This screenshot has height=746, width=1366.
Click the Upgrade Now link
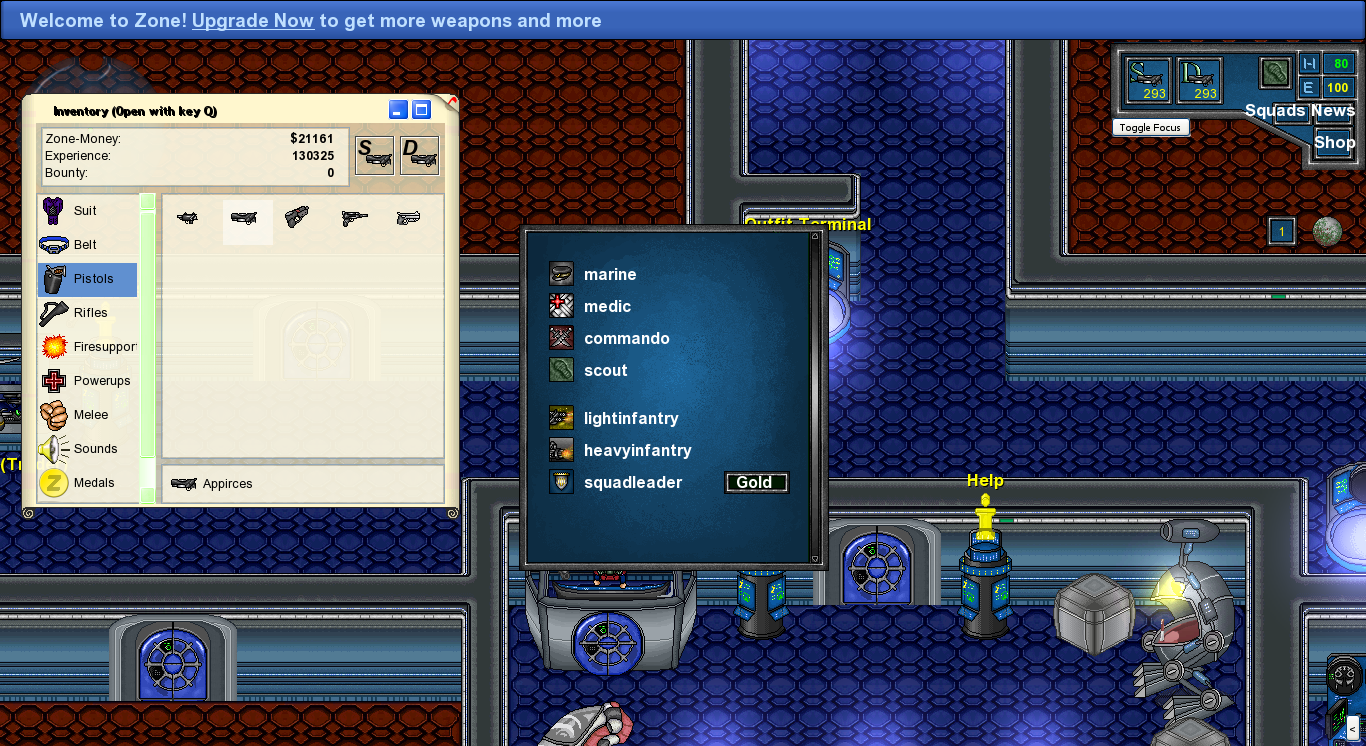(x=253, y=20)
